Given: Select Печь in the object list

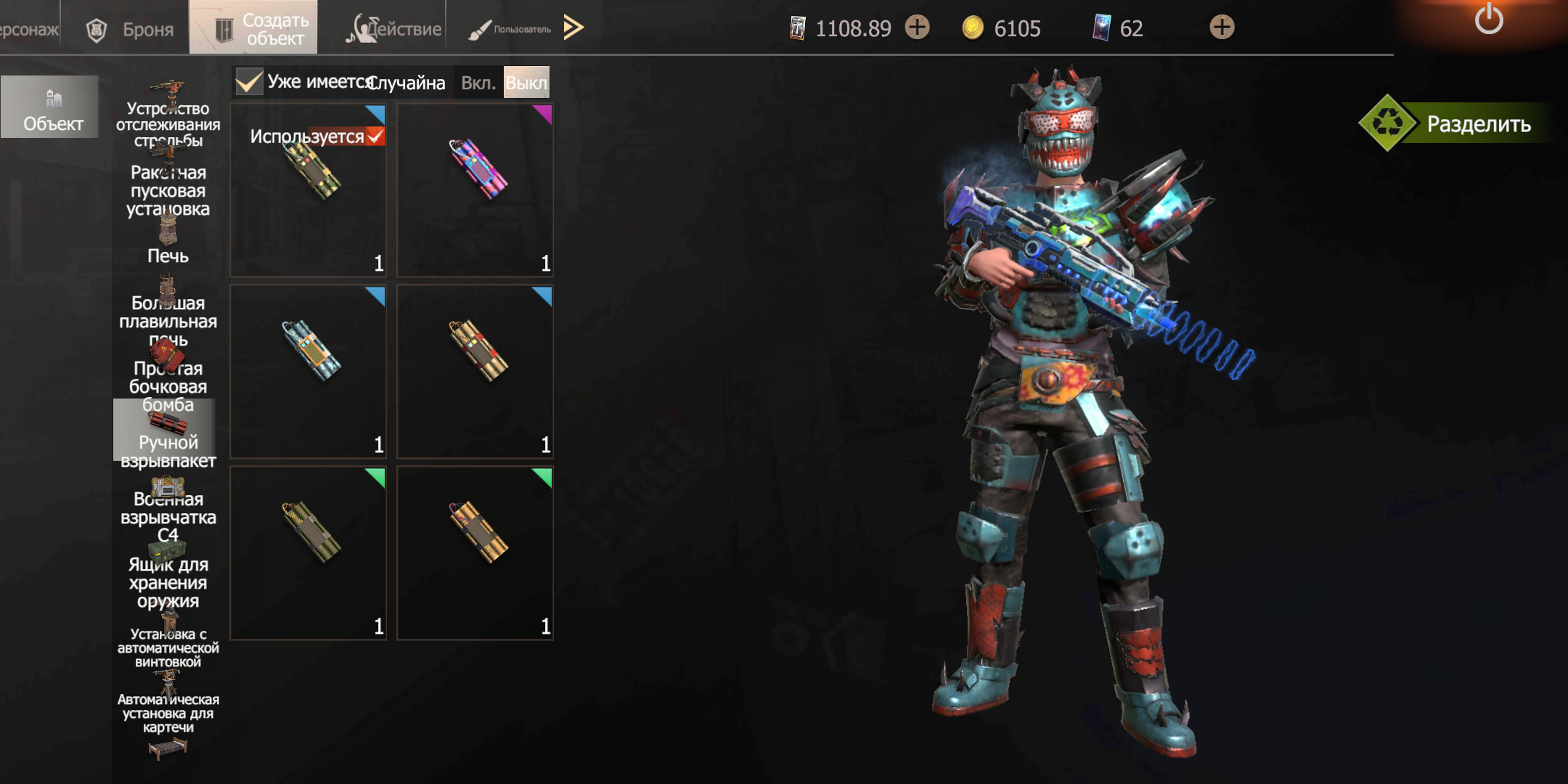Looking at the screenshot, I should [168, 243].
